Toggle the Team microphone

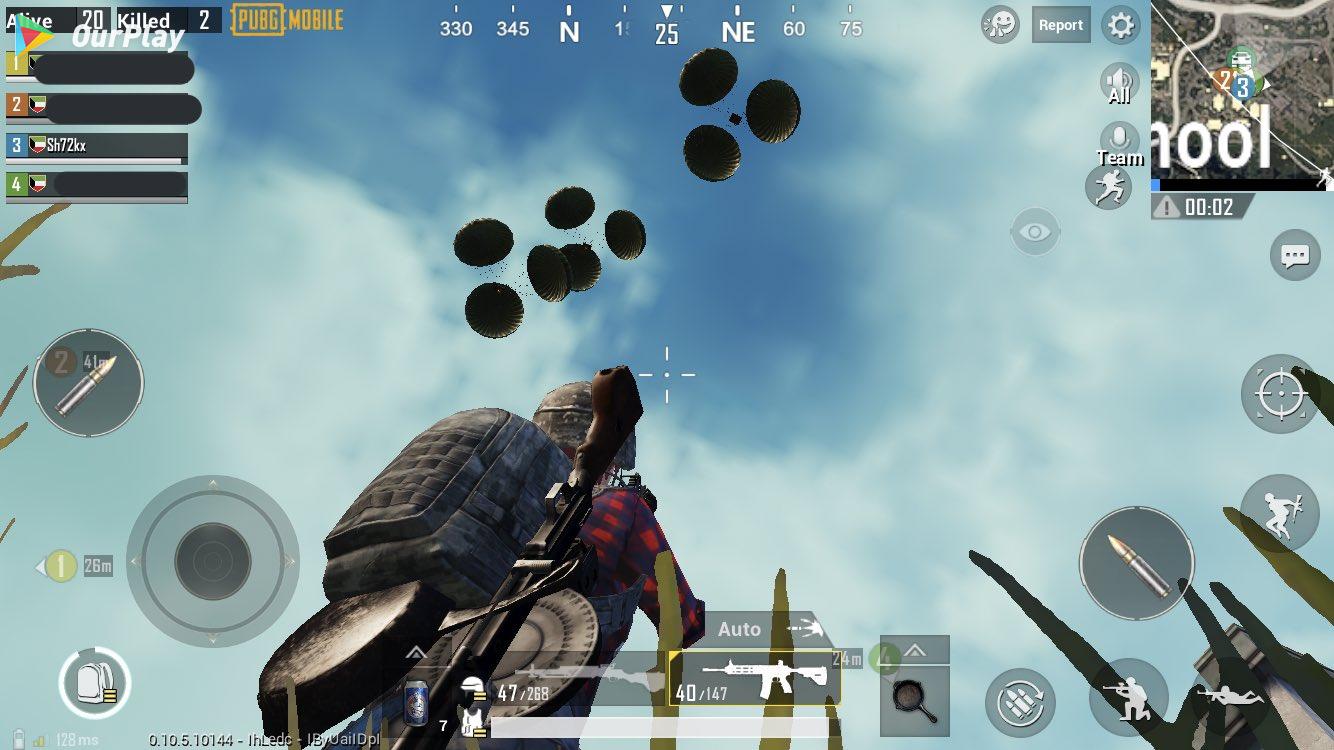pyautogui.click(x=1119, y=143)
